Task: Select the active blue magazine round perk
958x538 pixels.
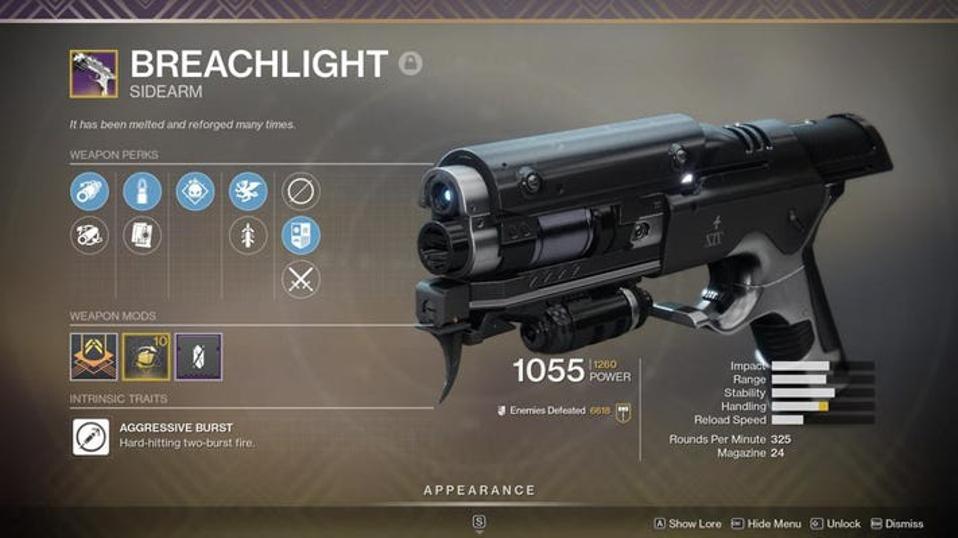Action: [142, 191]
